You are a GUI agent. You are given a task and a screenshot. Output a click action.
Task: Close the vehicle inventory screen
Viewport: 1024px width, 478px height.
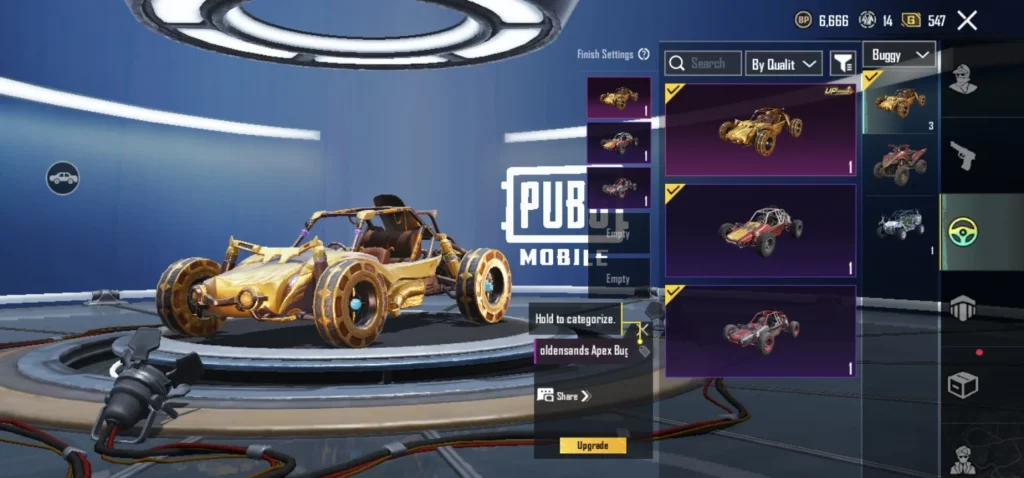(967, 20)
